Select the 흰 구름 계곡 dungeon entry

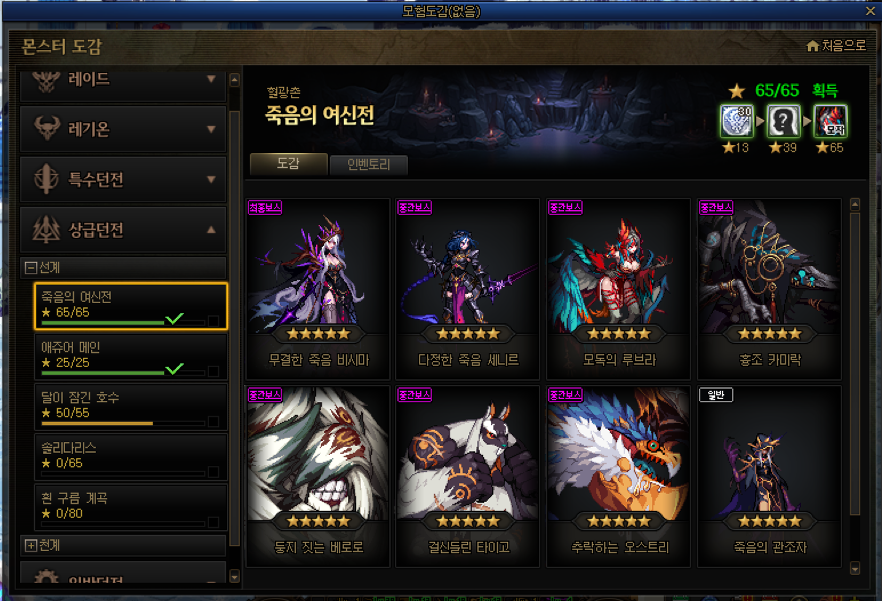pyautogui.click(x=125, y=507)
